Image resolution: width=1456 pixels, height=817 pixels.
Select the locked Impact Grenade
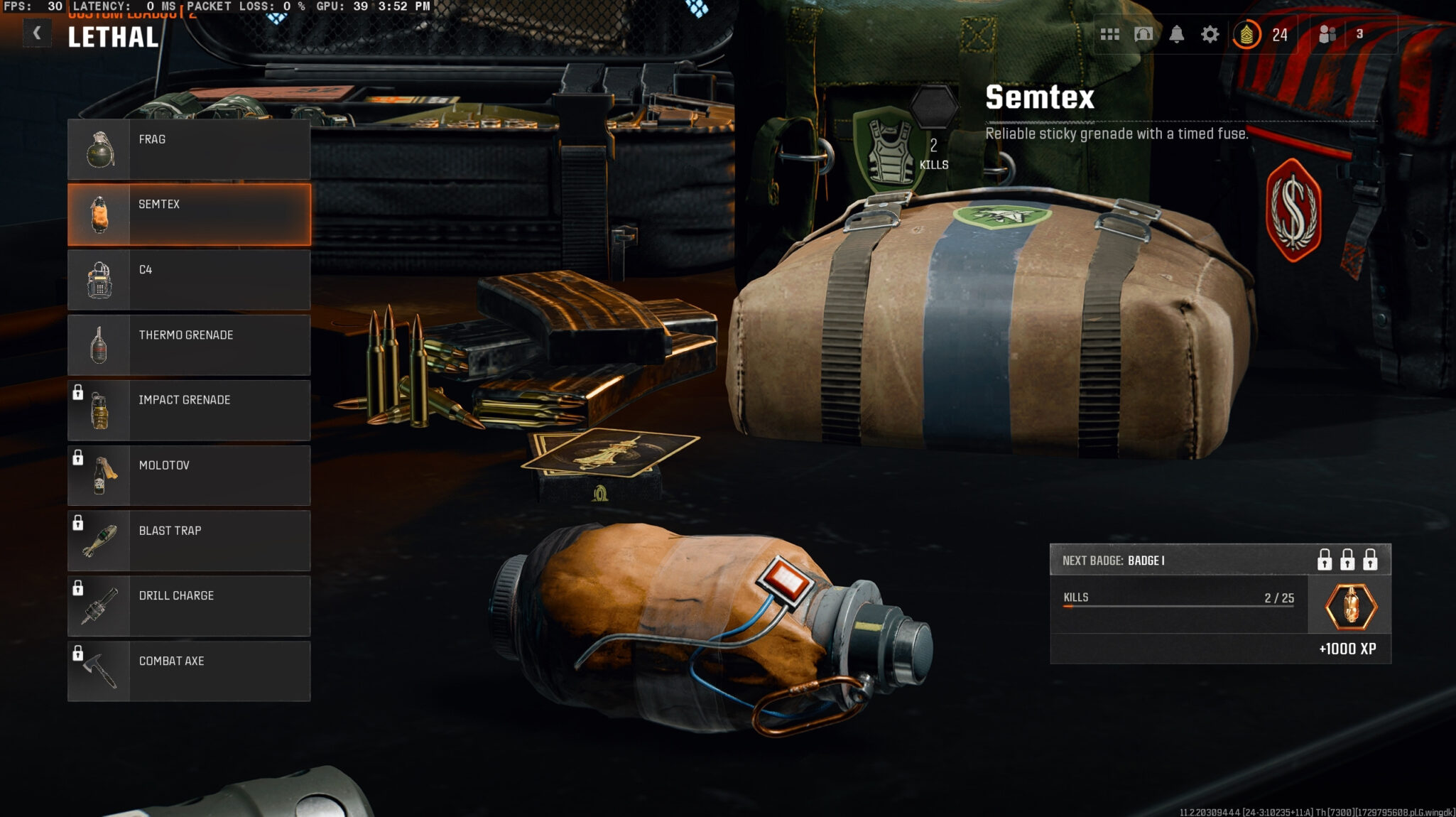(x=189, y=411)
